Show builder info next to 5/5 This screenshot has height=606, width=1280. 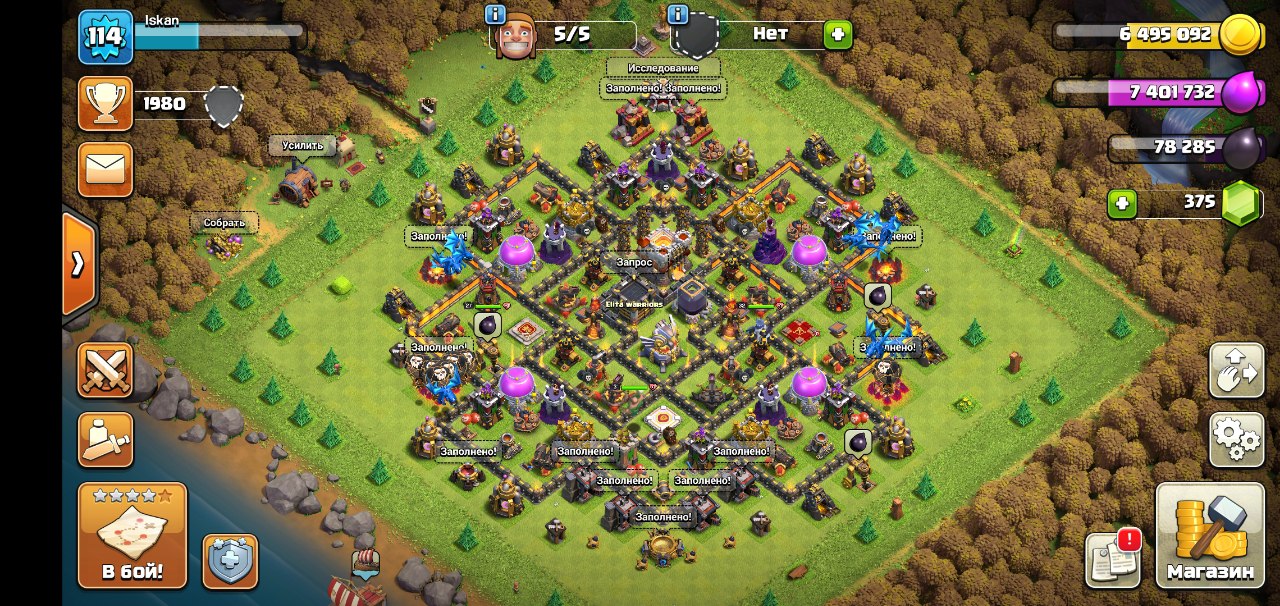click(x=494, y=14)
